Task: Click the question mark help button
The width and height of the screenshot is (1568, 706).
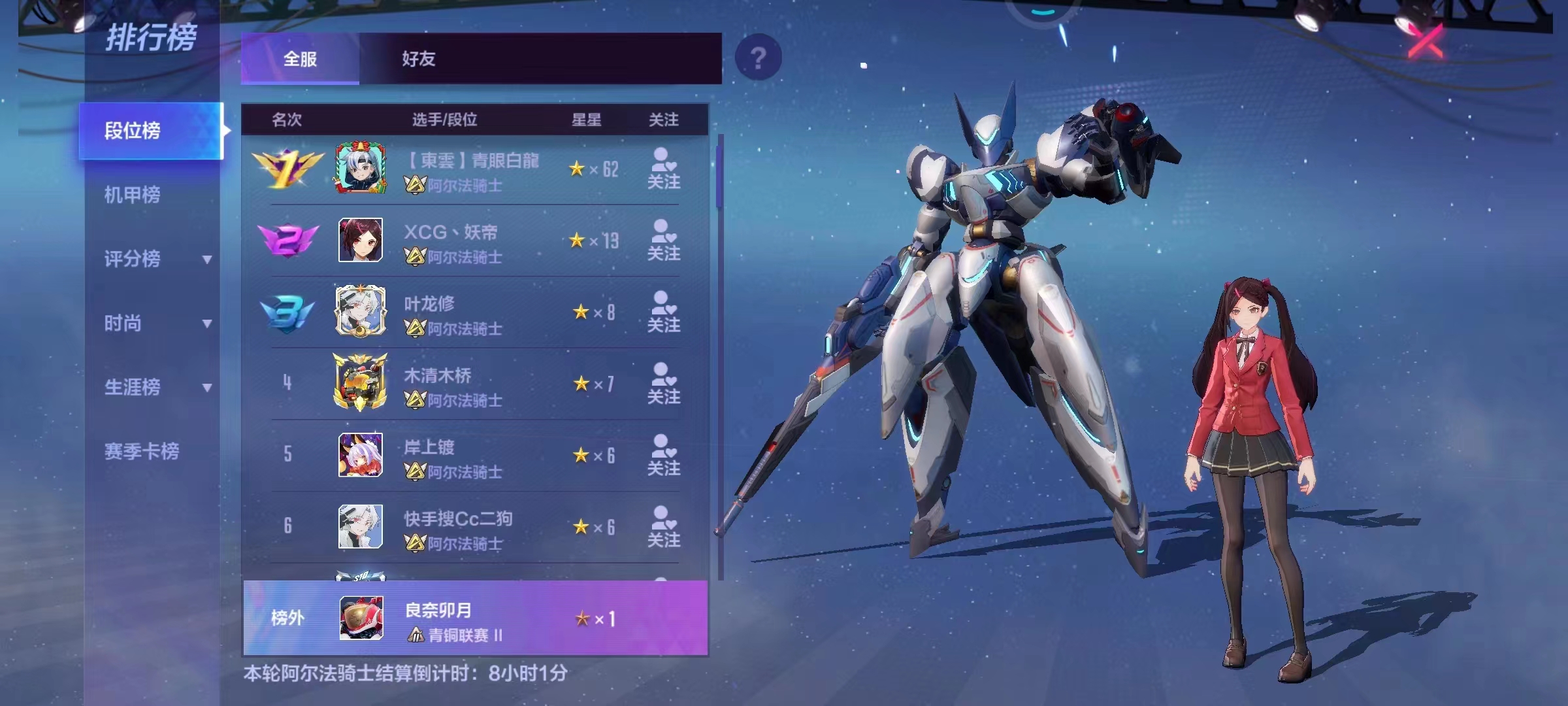Action: [x=758, y=59]
